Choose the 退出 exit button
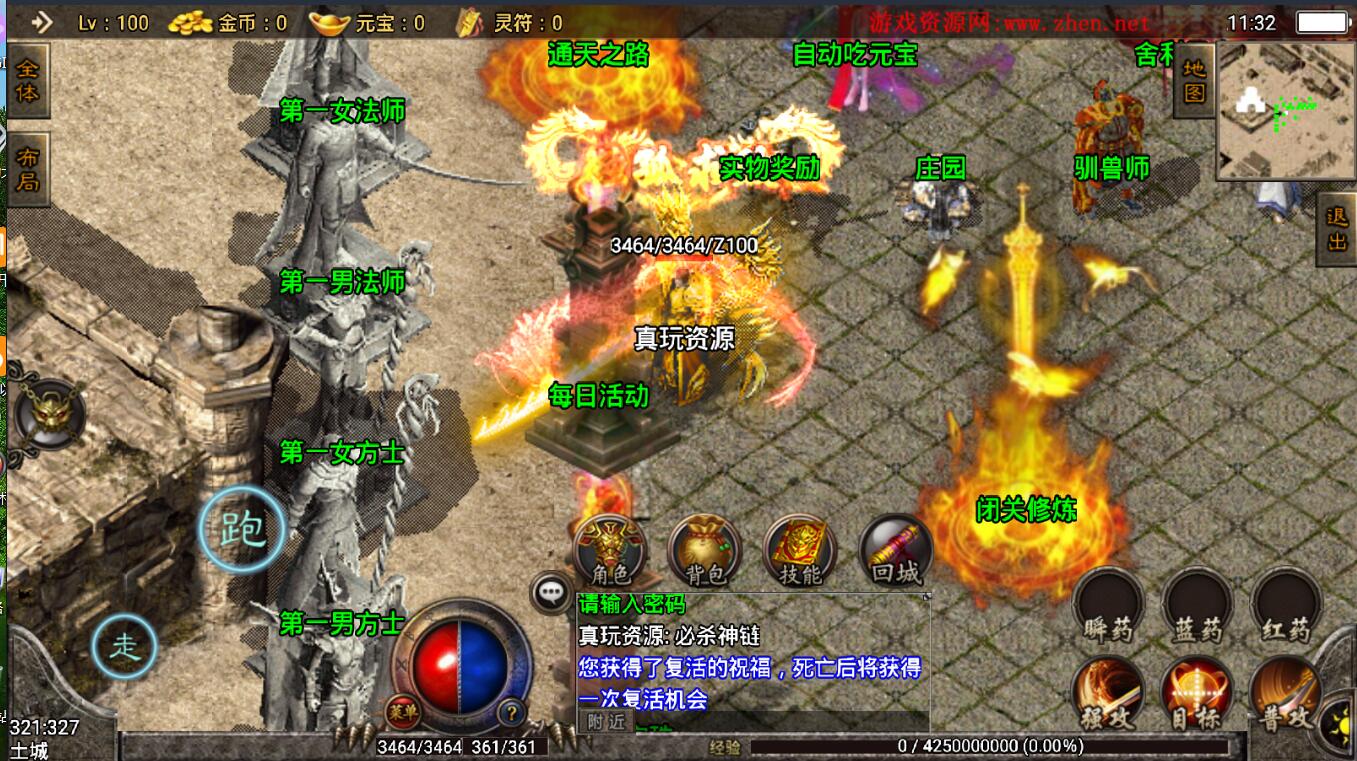Image resolution: width=1357 pixels, height=761 pixels. (1337, 229)
